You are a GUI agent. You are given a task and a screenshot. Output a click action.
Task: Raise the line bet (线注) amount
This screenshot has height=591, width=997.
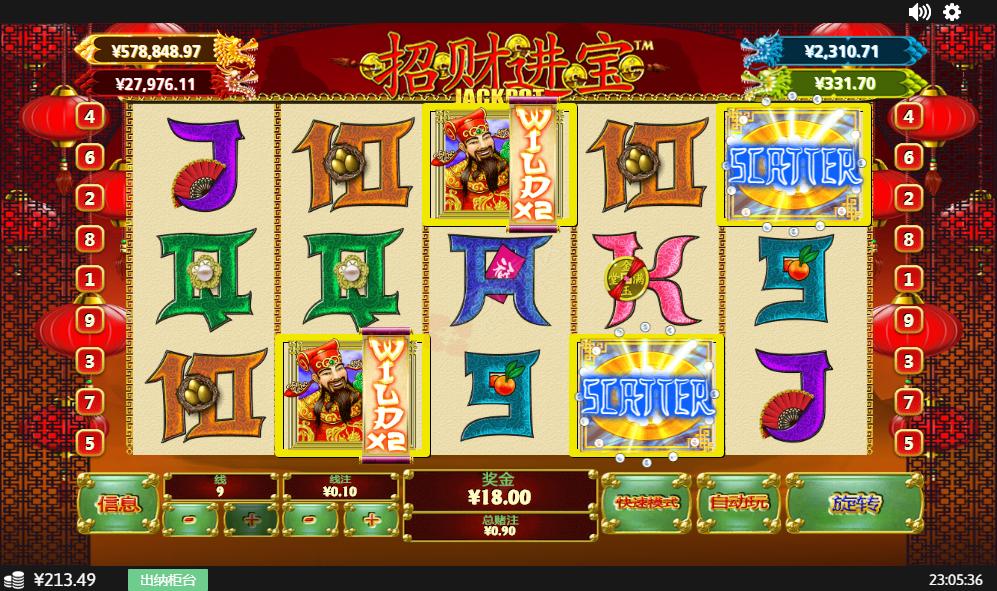coord(371,519)
